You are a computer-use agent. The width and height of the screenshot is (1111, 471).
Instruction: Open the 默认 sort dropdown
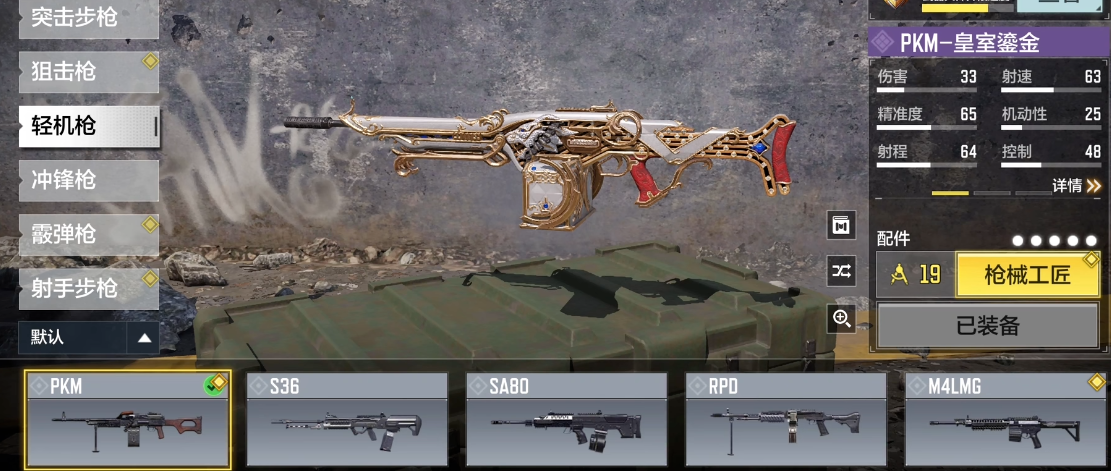tap(88, 338)
